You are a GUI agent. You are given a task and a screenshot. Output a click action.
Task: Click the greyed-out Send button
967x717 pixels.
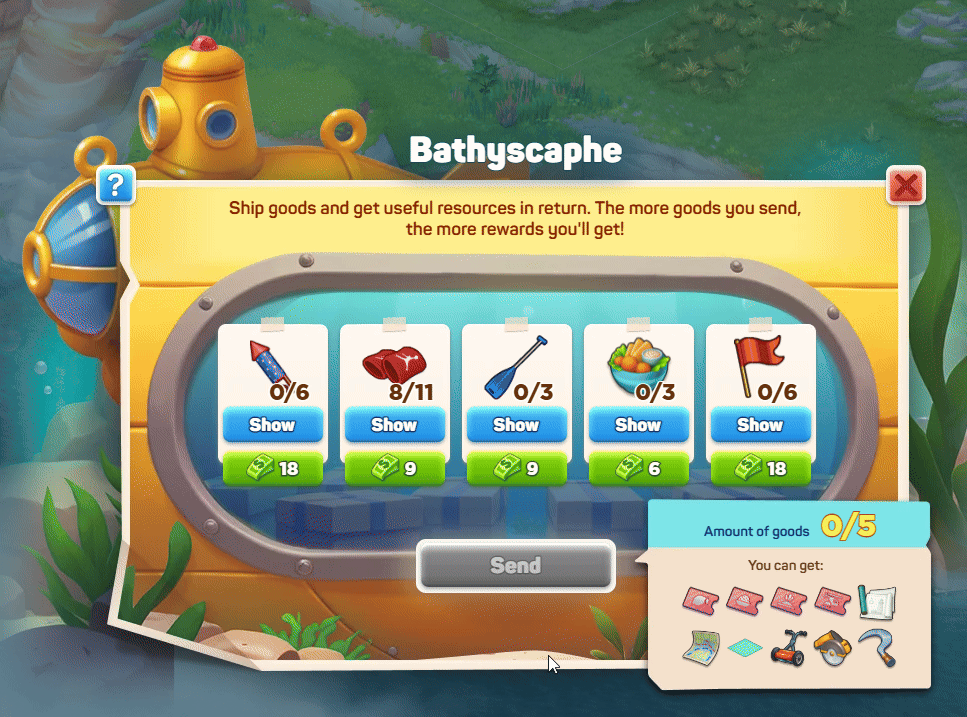515,566
